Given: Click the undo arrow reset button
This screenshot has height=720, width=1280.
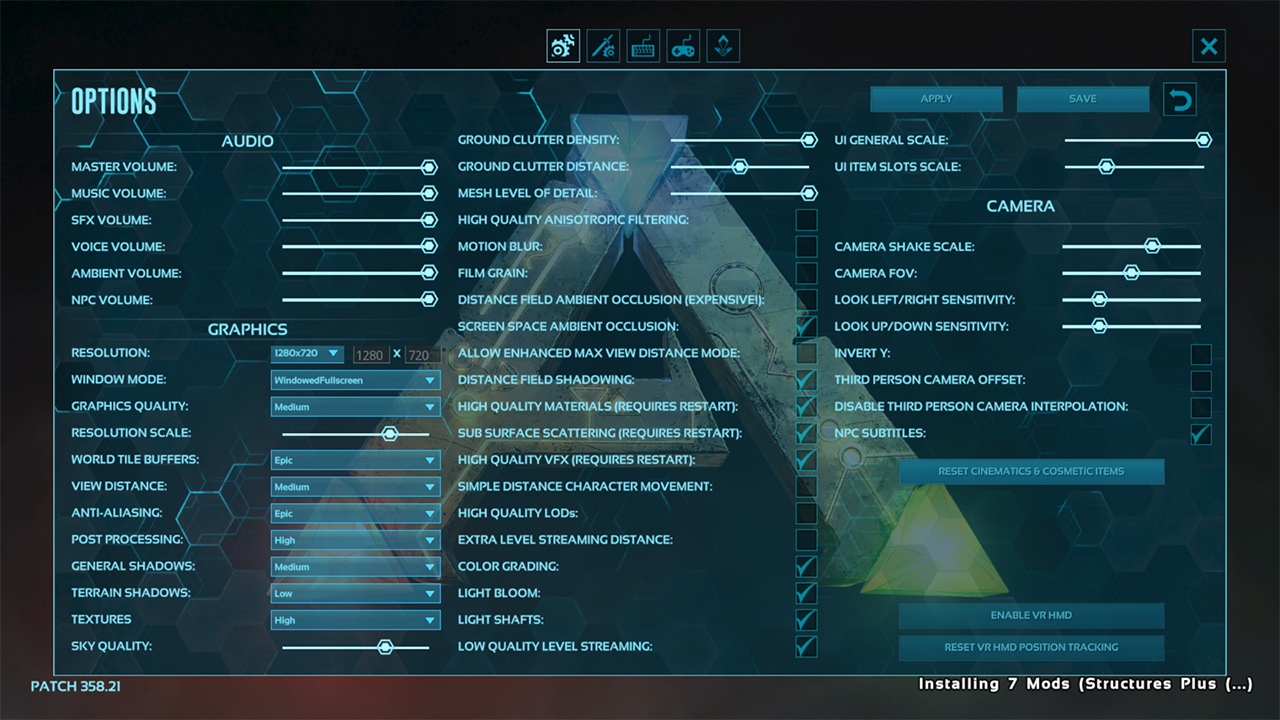Looking at the screenshot, I should tap(1180, 100).
